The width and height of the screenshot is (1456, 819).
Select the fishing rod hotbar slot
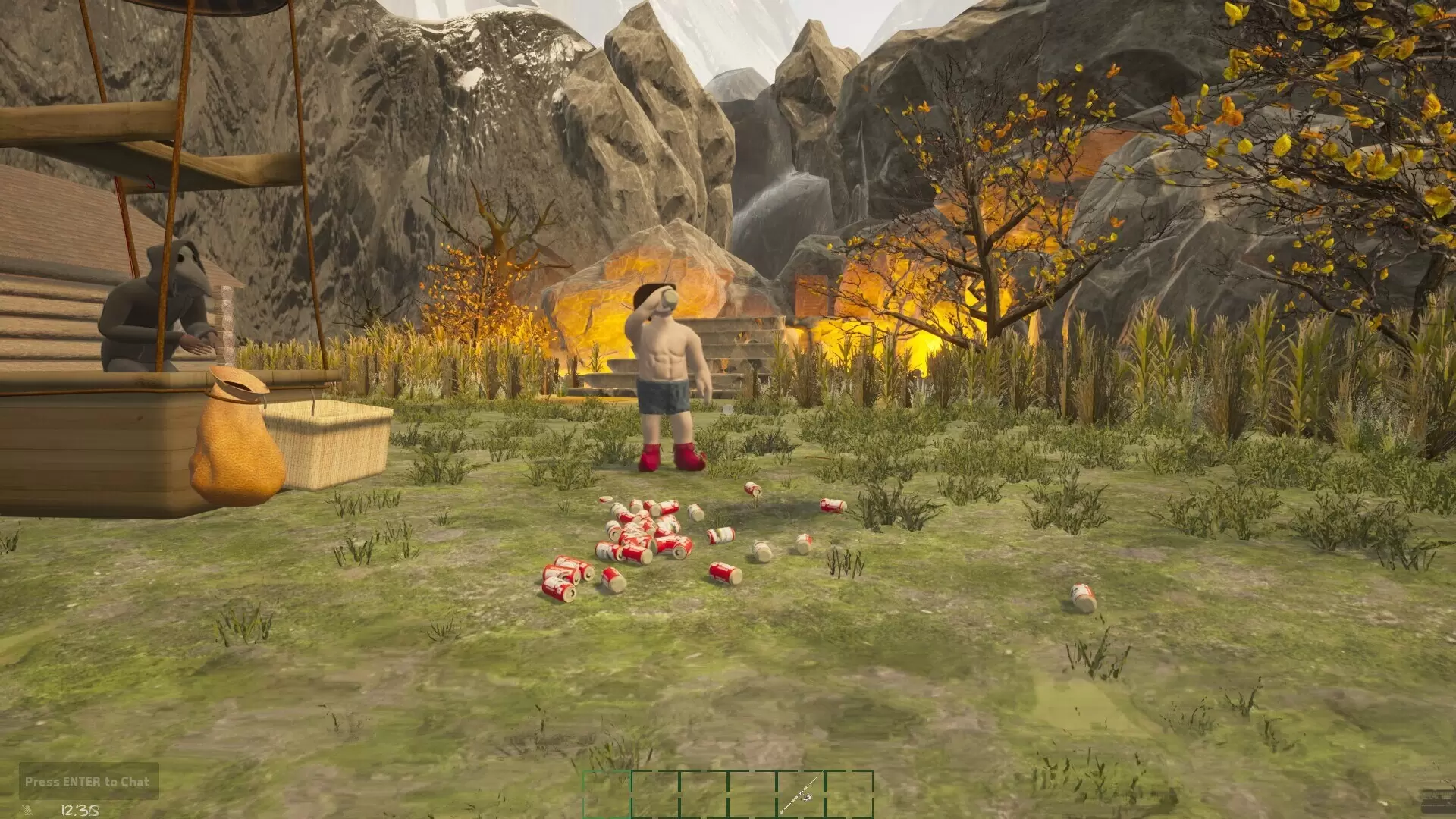pos(800,794)
